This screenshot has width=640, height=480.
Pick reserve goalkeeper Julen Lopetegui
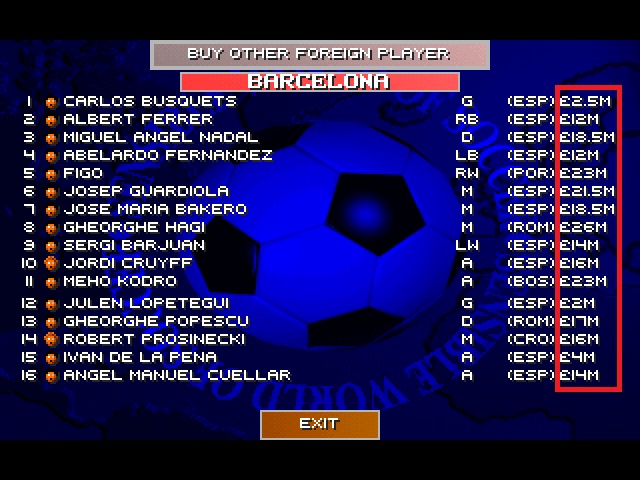pyautogui.click(x=146, y=303)
